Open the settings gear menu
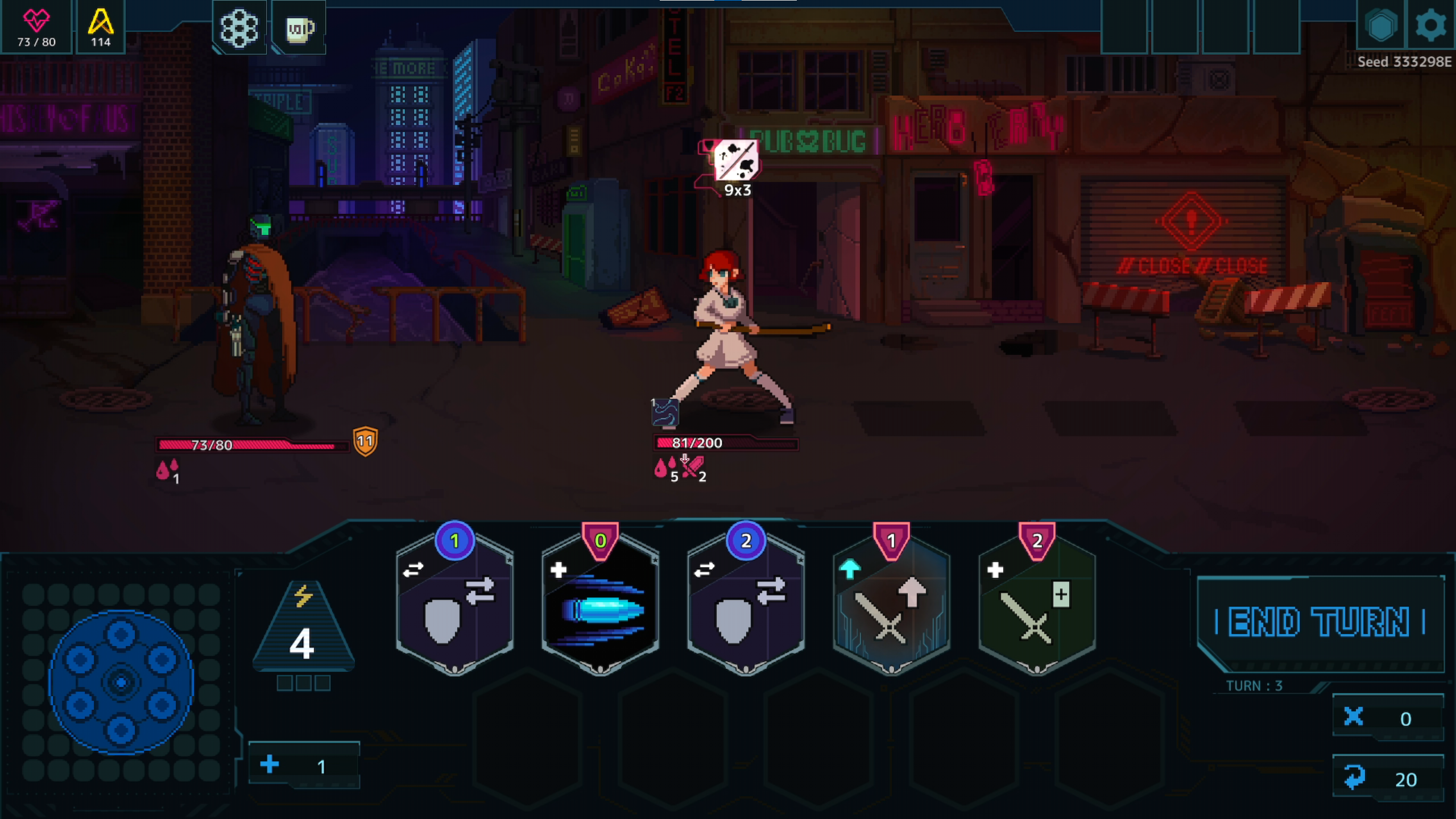Image resolution: width=1456 pixels, height=819 pixels. tap(1430, 26)
